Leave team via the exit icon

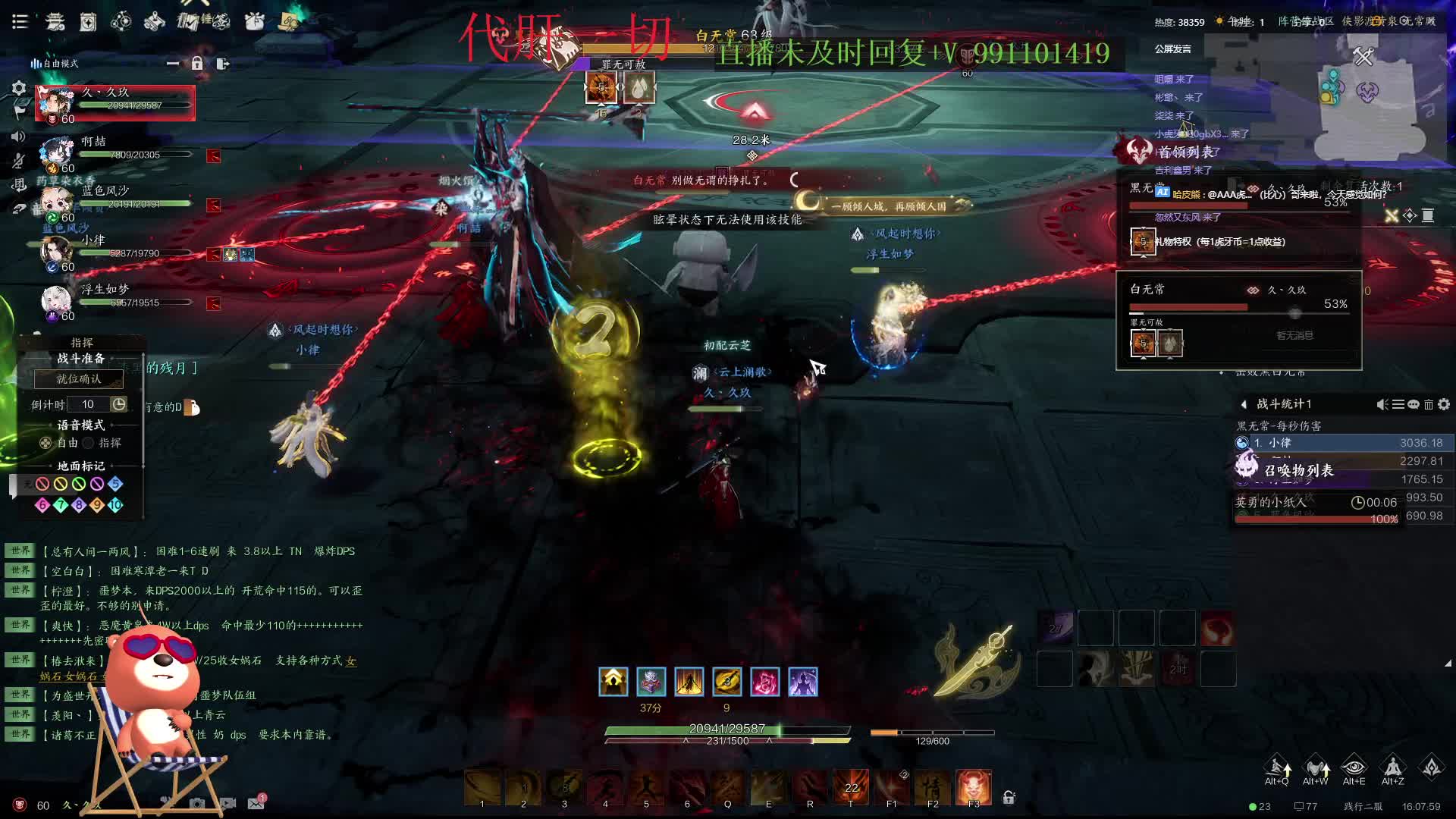click(222, 64)
